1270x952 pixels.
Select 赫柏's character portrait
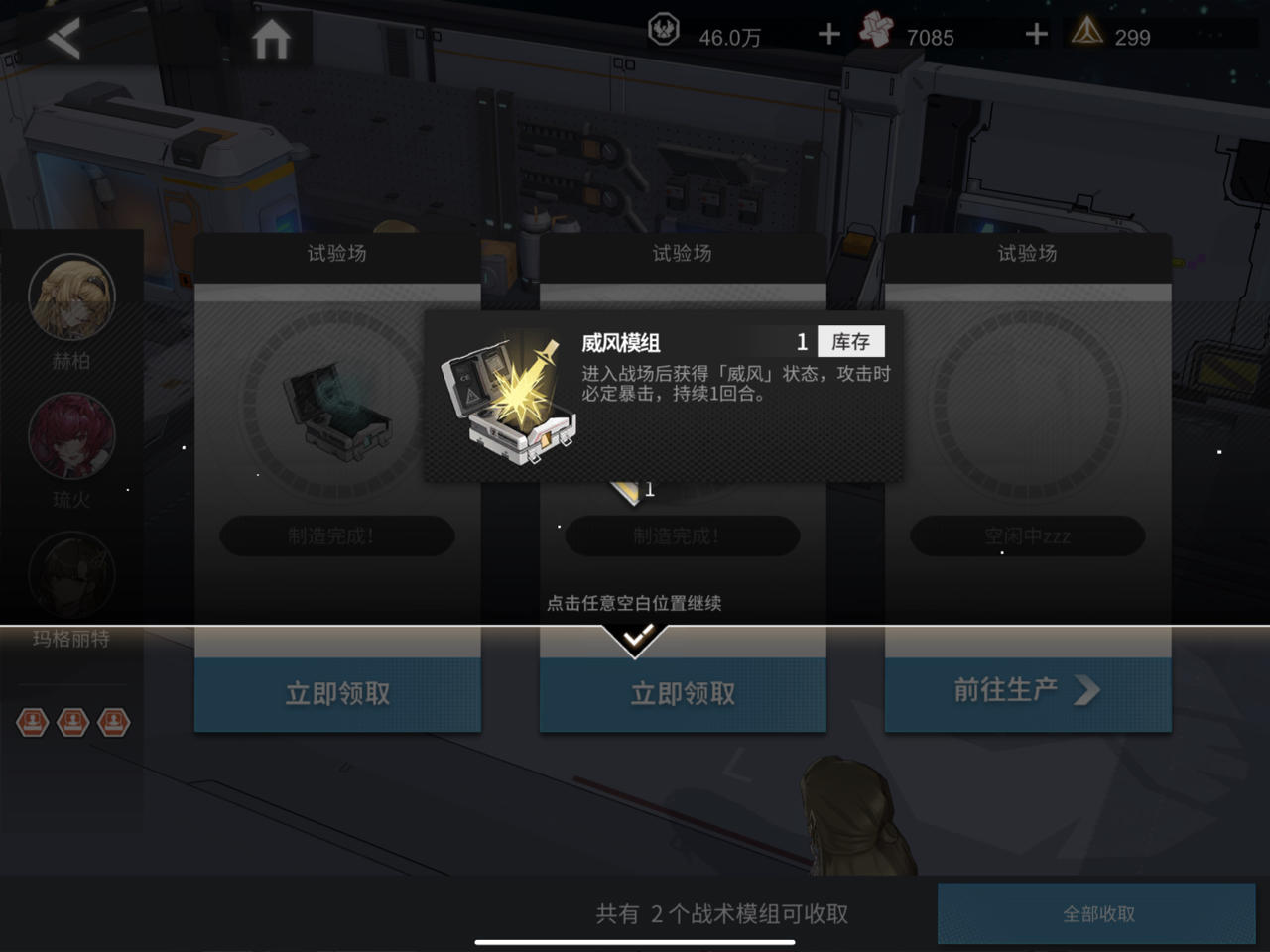70,297
